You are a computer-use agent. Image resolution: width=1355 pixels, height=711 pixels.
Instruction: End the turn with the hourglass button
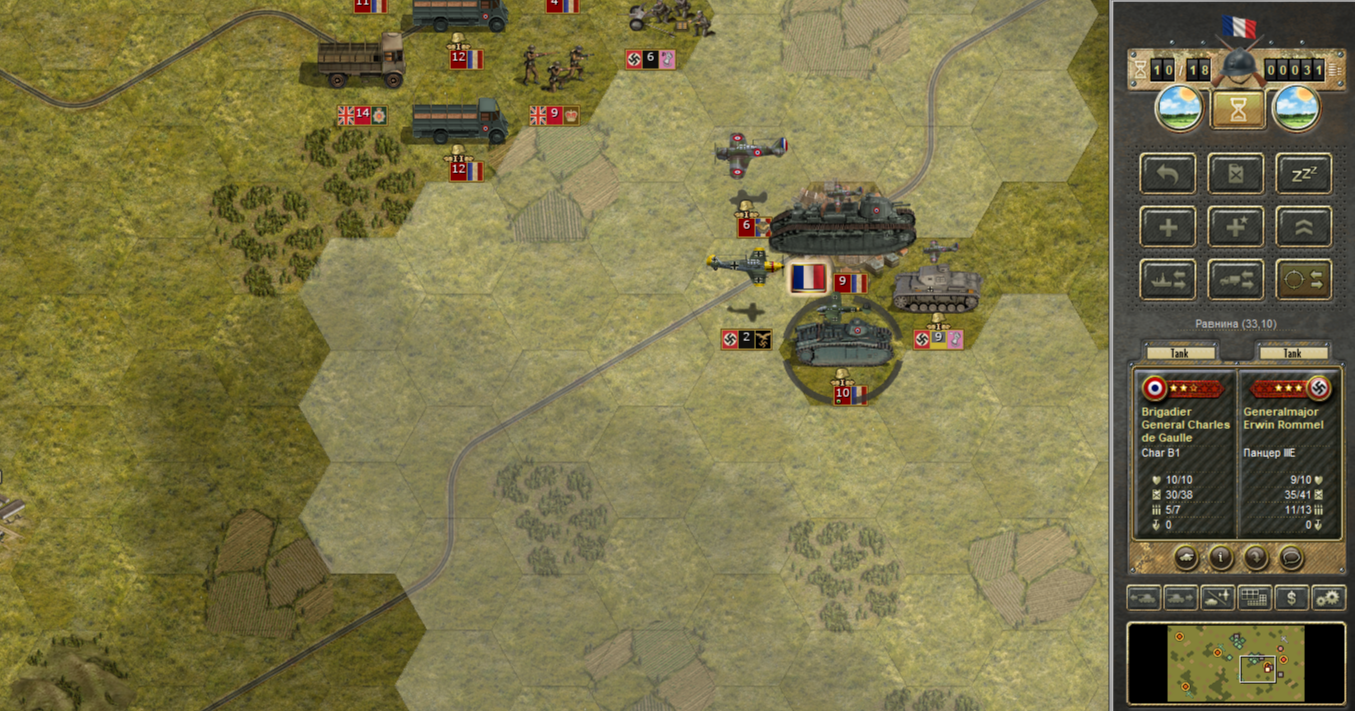pyautogui.click(x=1237, y=110)
